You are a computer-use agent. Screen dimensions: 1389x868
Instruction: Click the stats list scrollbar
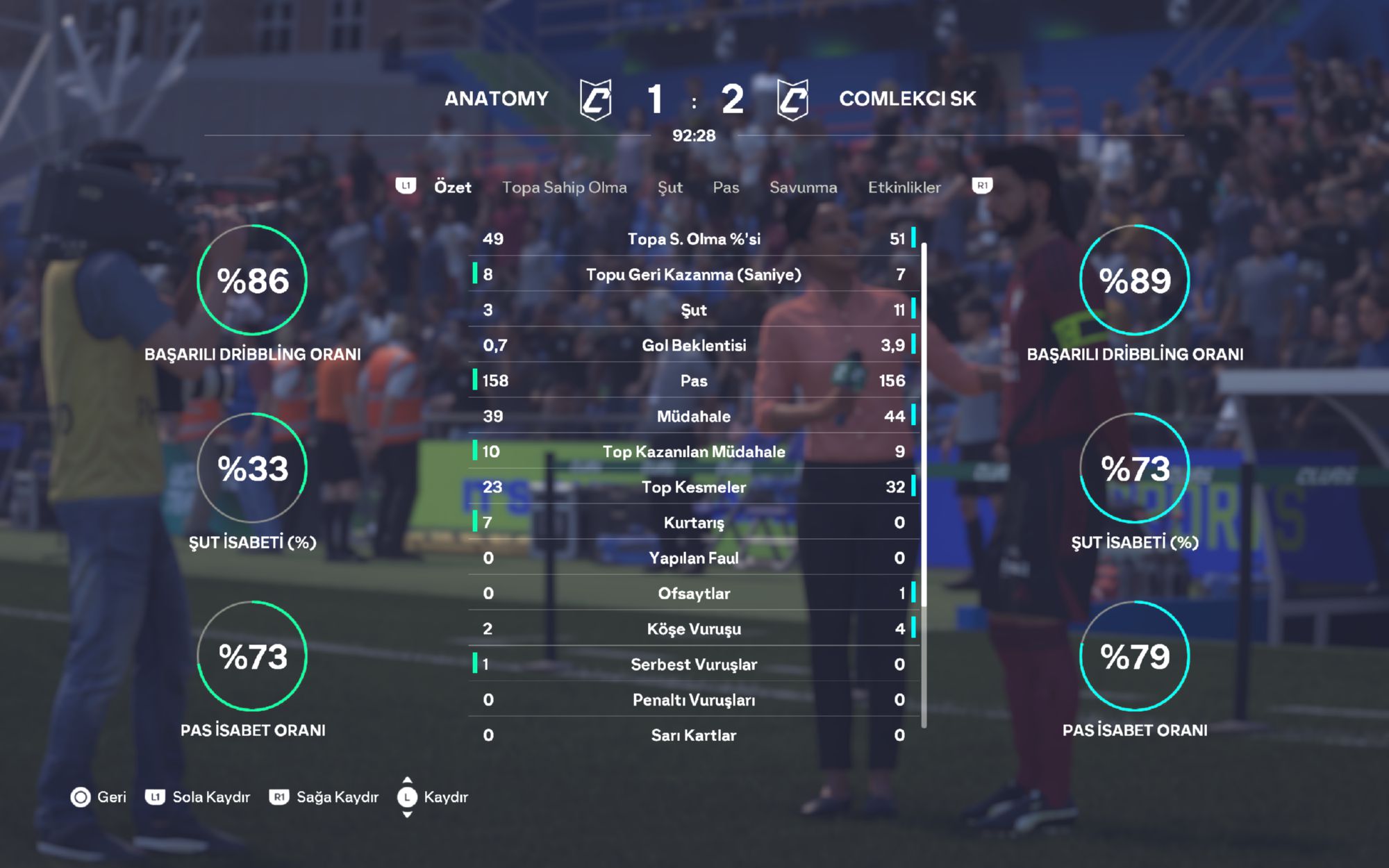tap(924, 485)
